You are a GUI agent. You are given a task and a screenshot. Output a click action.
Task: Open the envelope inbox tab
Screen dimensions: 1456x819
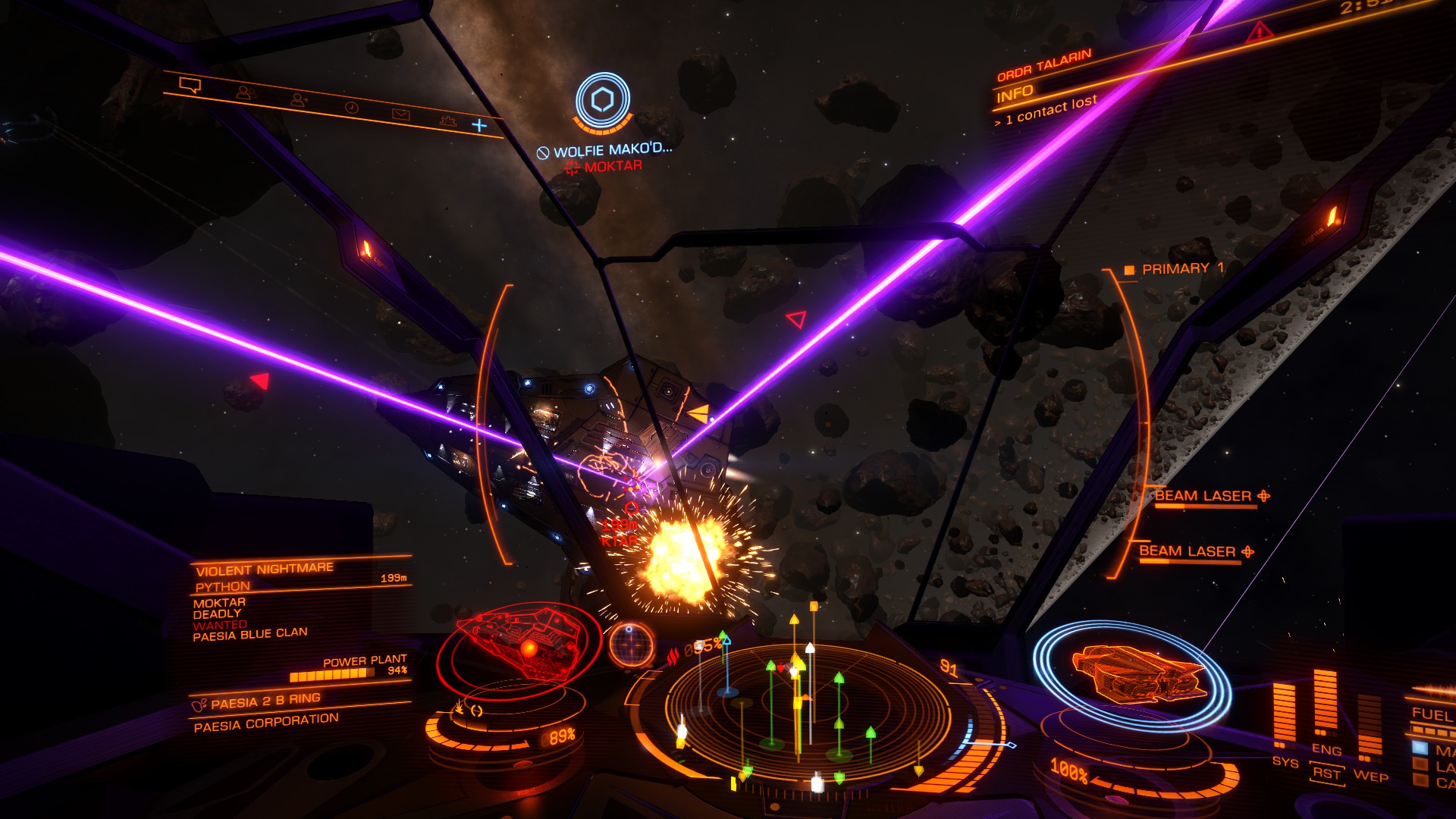(400, 115)
